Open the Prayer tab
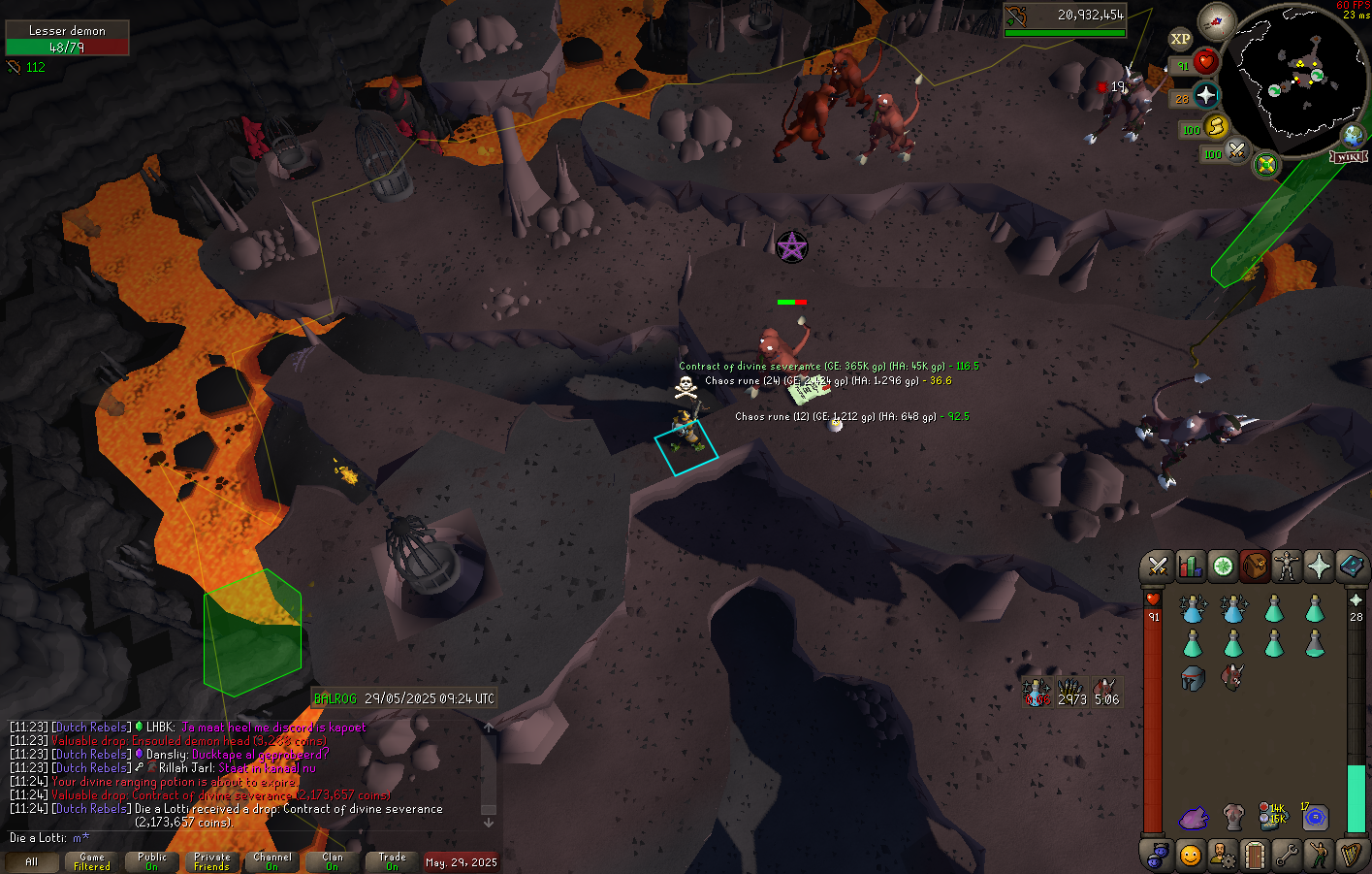The width and height of the screenshot is (1372, 874). [1319, 566]
